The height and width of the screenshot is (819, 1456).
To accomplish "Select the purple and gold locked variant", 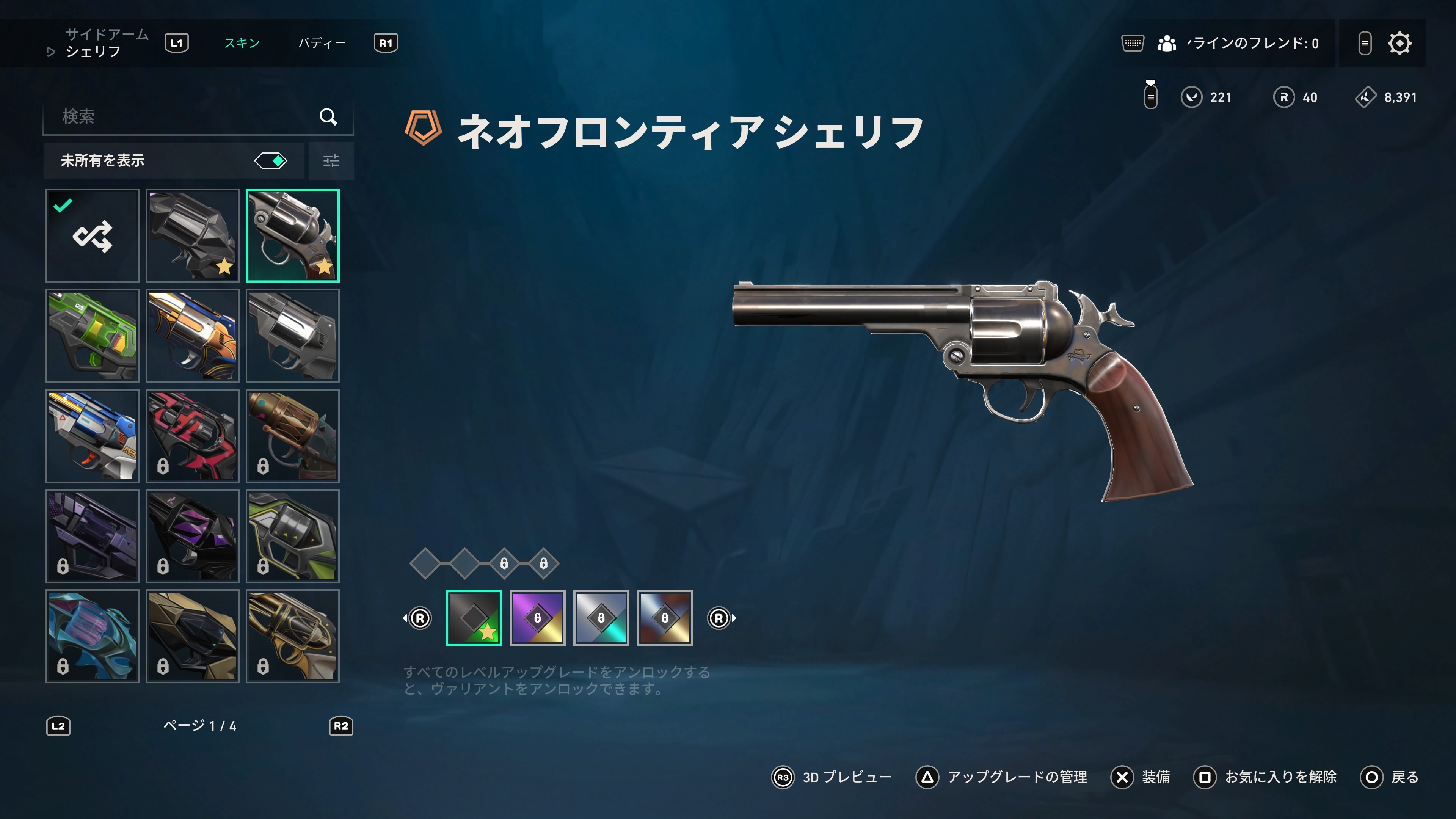I will coord(538,618).
